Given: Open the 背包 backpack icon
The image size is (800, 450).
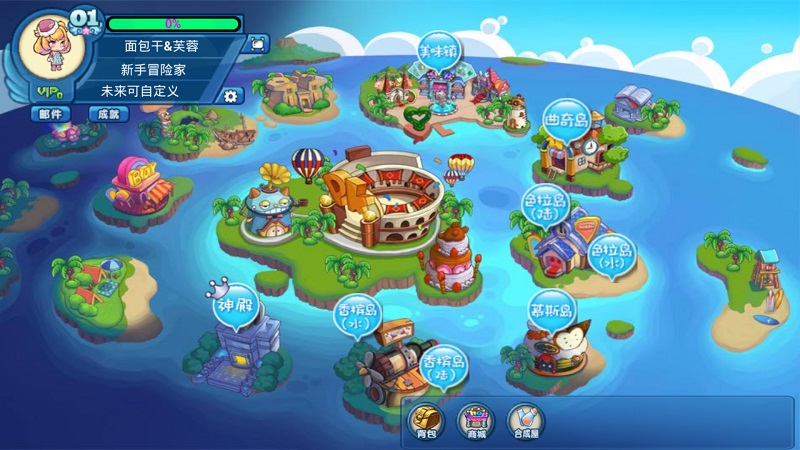Looking at the screenshot, I should point(427,421).
